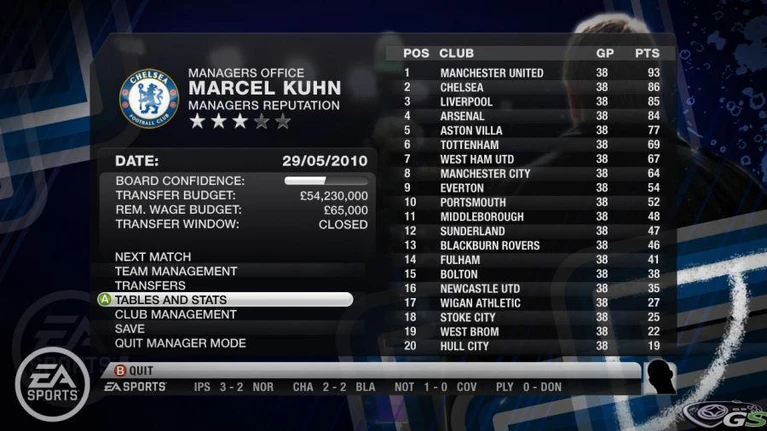Screen dimensions: 767x431
Task: Pick the Aston Villa table row
Action: 530,131
